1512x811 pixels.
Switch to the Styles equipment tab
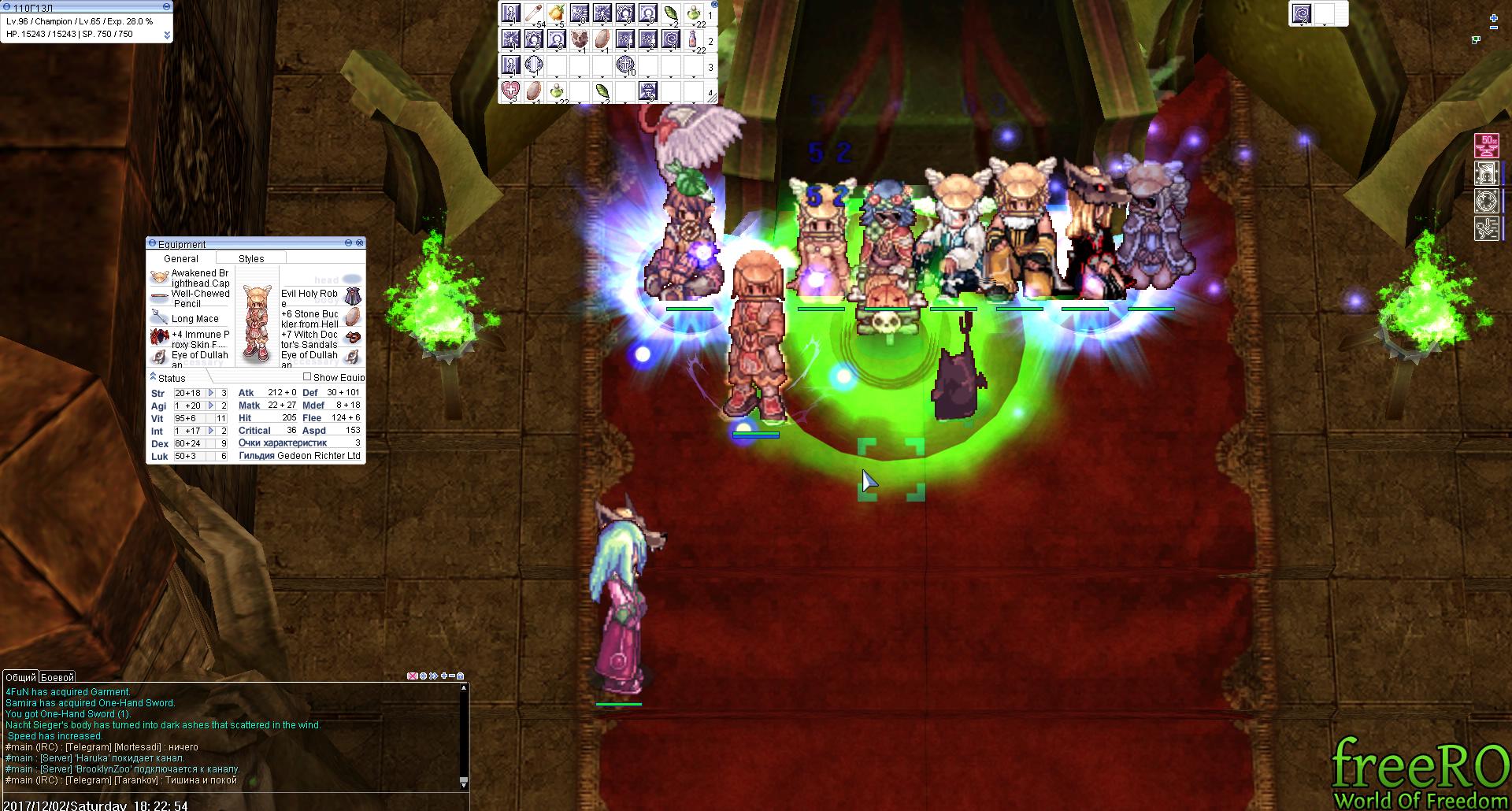click(251, 258)
